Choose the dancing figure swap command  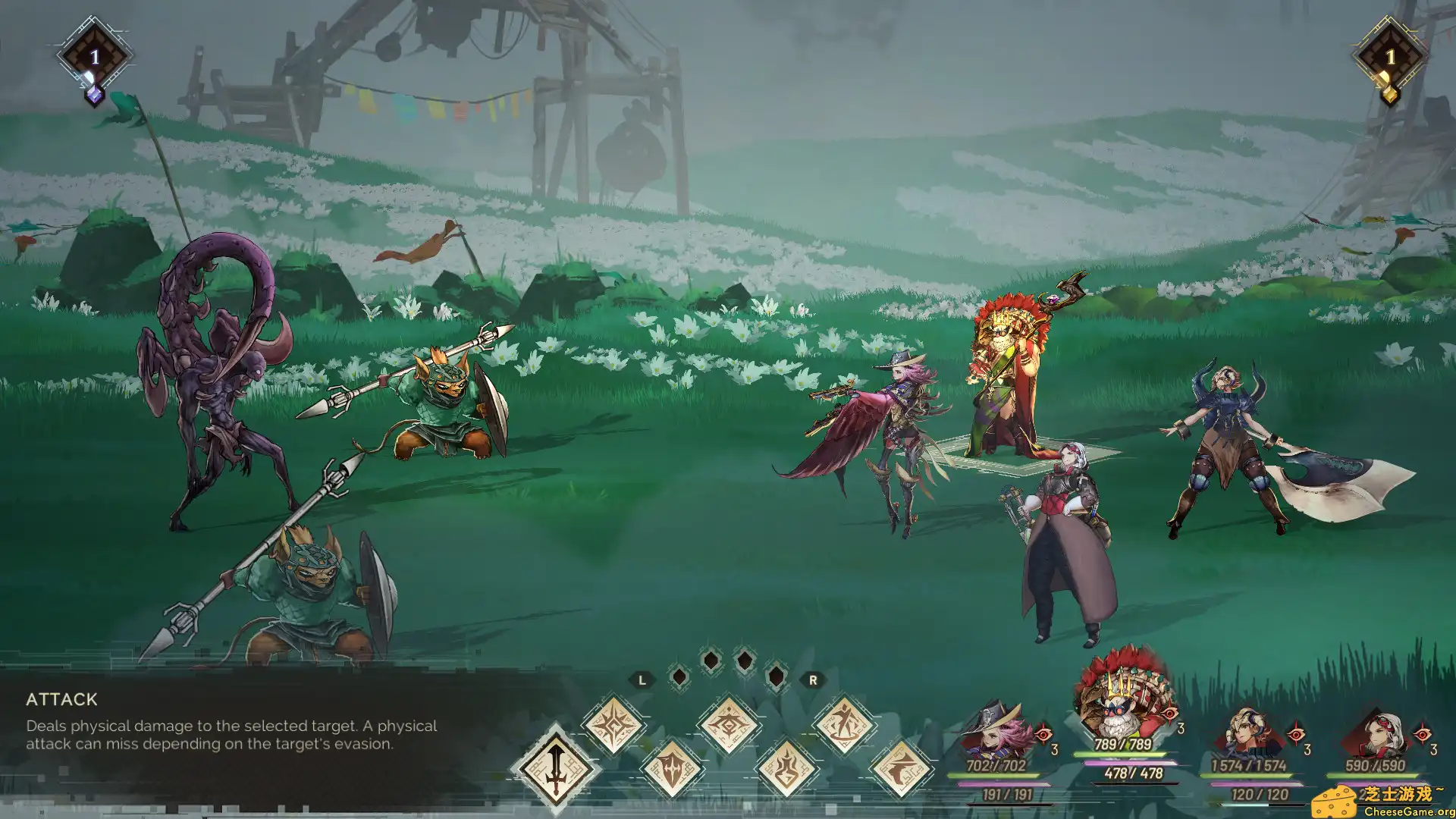point(844,724)
